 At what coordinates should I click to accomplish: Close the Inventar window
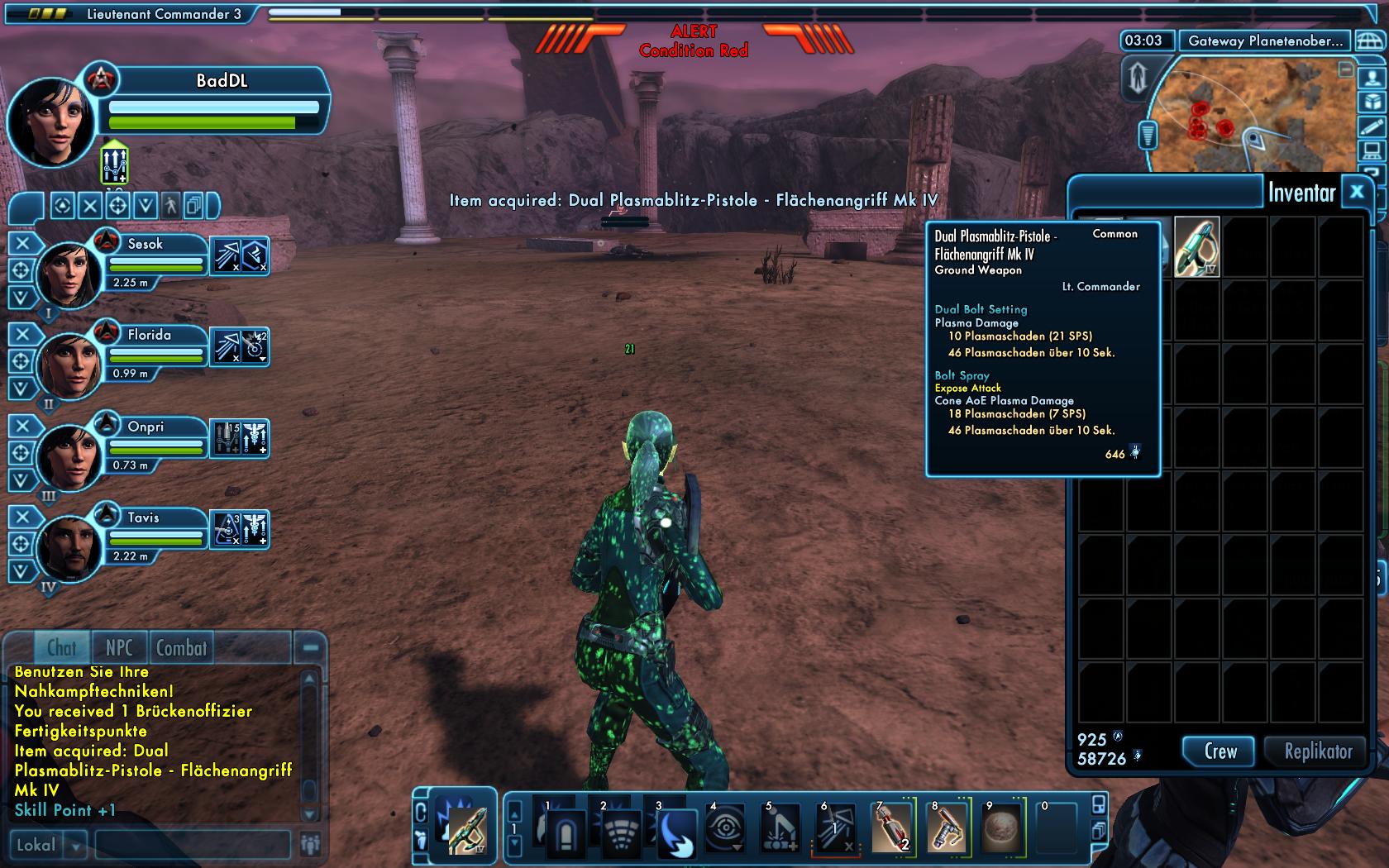point(1357,193)
